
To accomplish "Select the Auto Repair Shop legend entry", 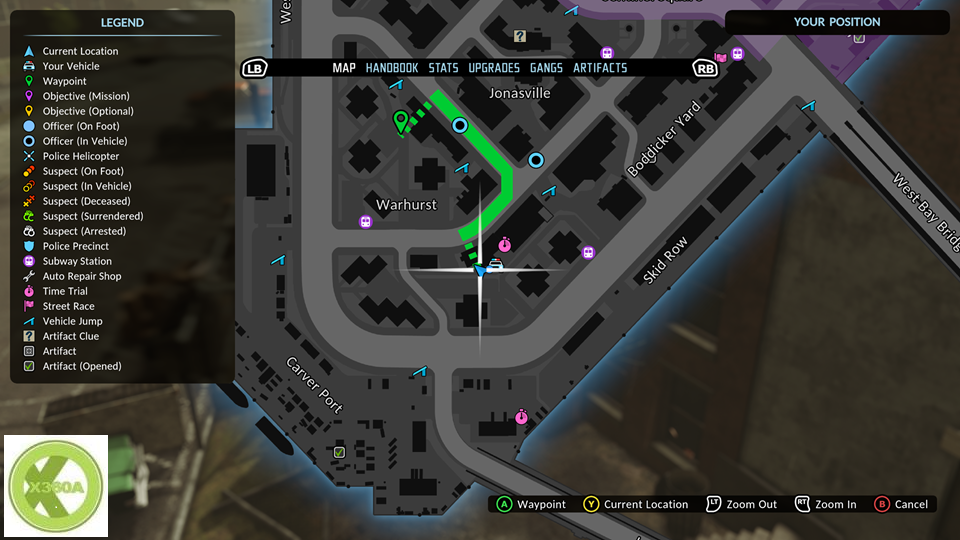I will [x=81, y=276].
